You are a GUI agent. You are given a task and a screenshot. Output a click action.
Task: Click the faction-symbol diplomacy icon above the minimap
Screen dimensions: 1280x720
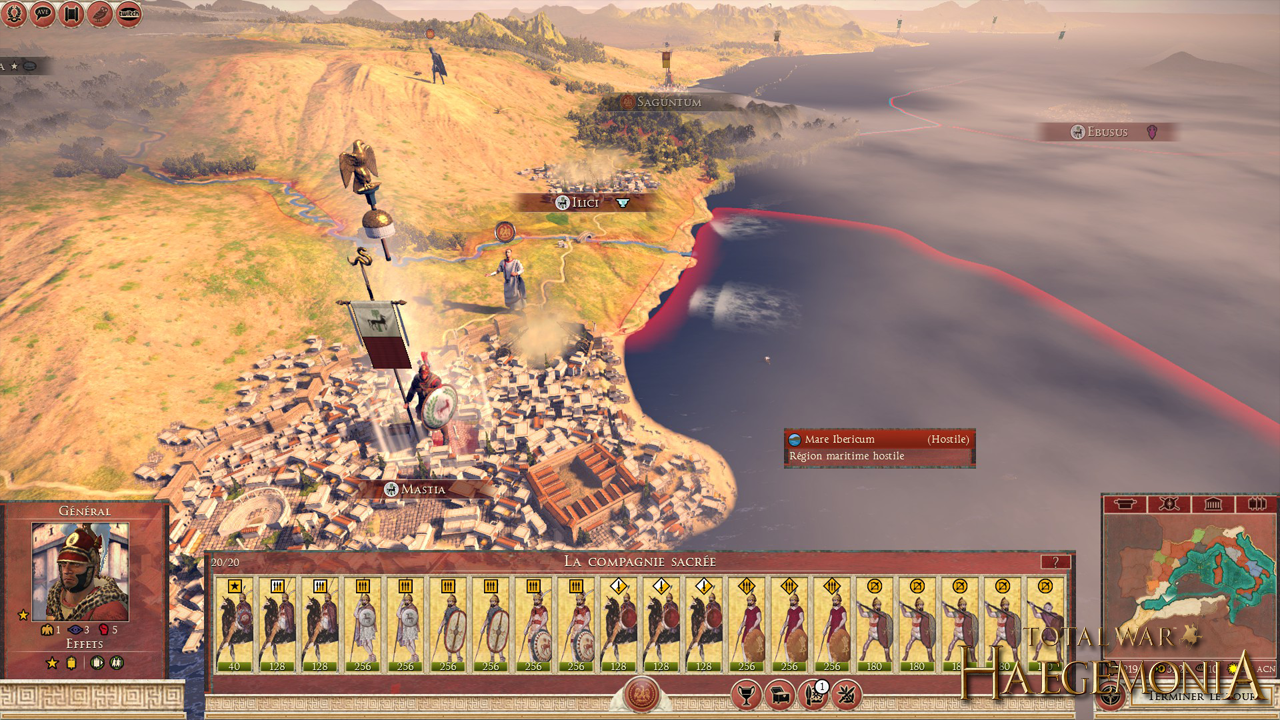[x=1168, y=505]
